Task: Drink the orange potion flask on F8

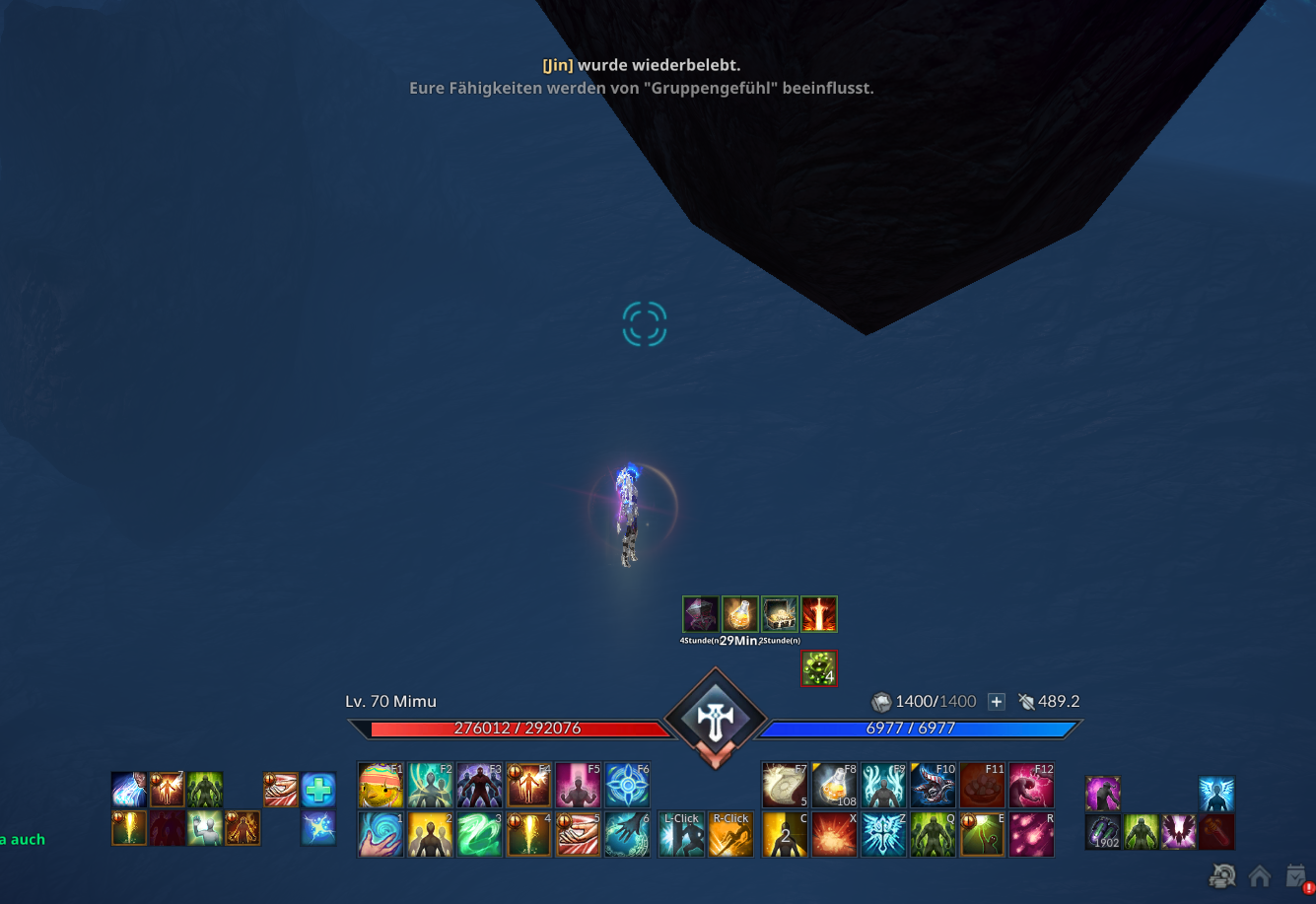Action: click(x=834, y=786)
